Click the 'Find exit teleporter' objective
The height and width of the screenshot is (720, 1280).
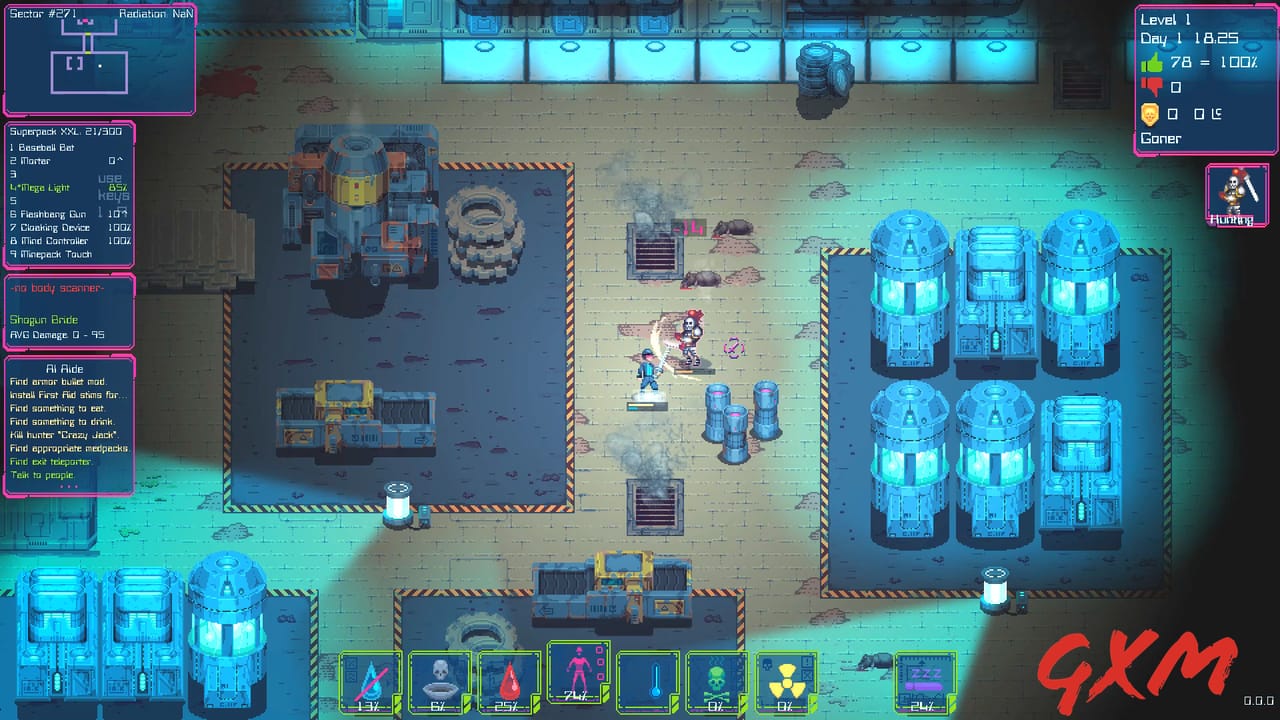click(x=48, y=462)
